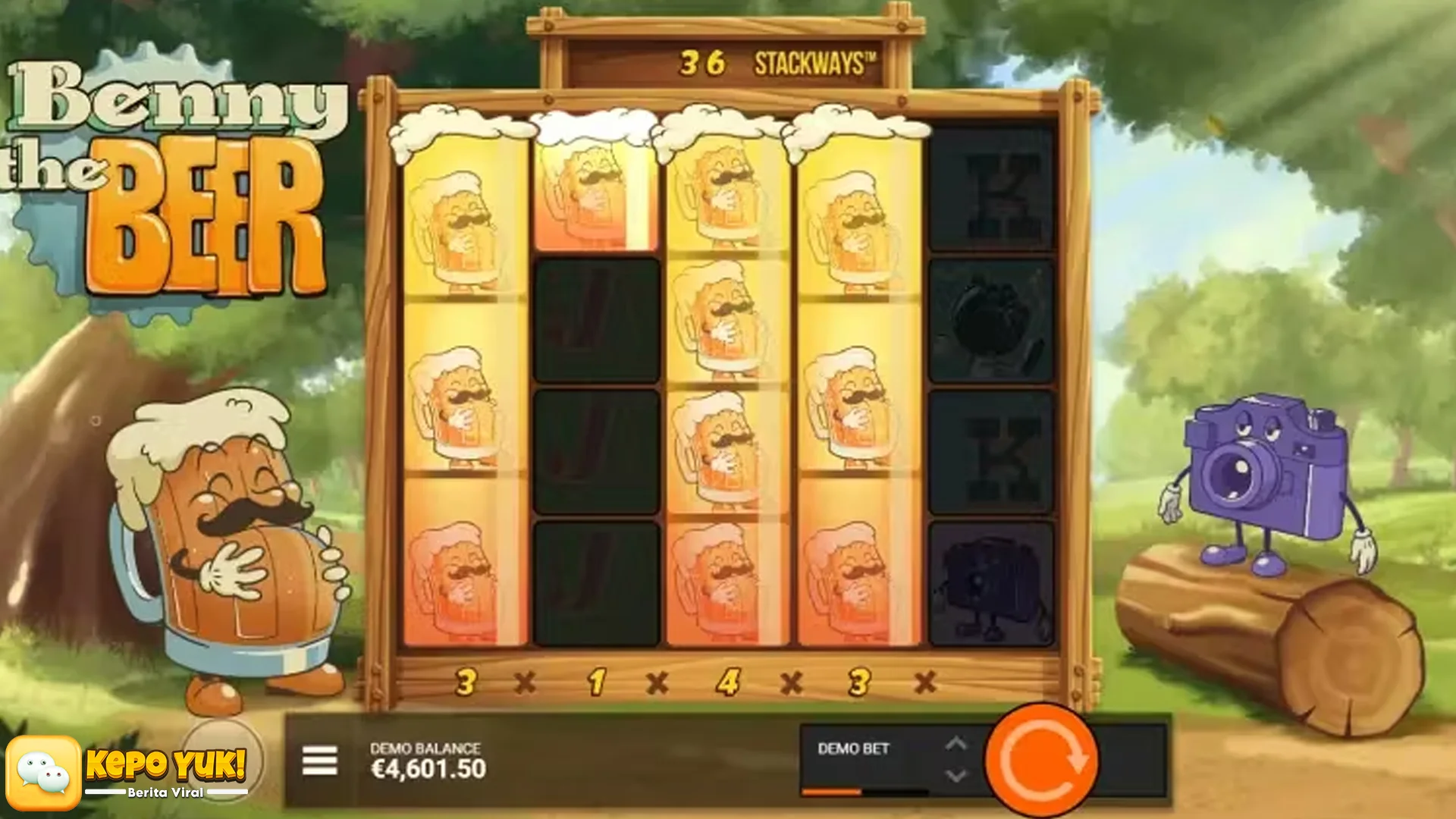Click the DEMO BALANCE amount display
This screenshot has height=819, width=1456.
tap(428, 762)
